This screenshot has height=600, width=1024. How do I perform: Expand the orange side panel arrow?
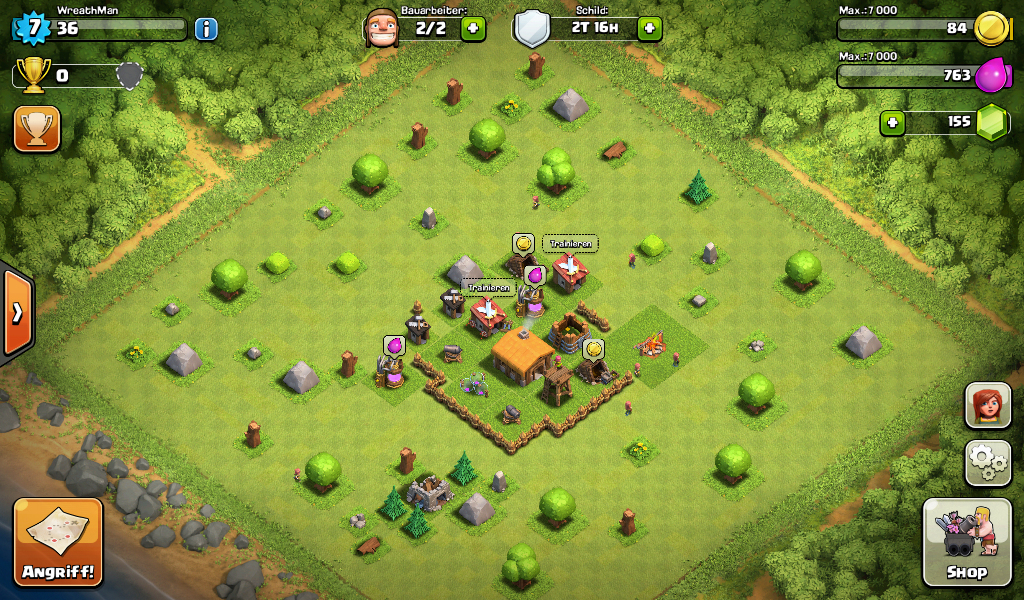pos(17,313)
